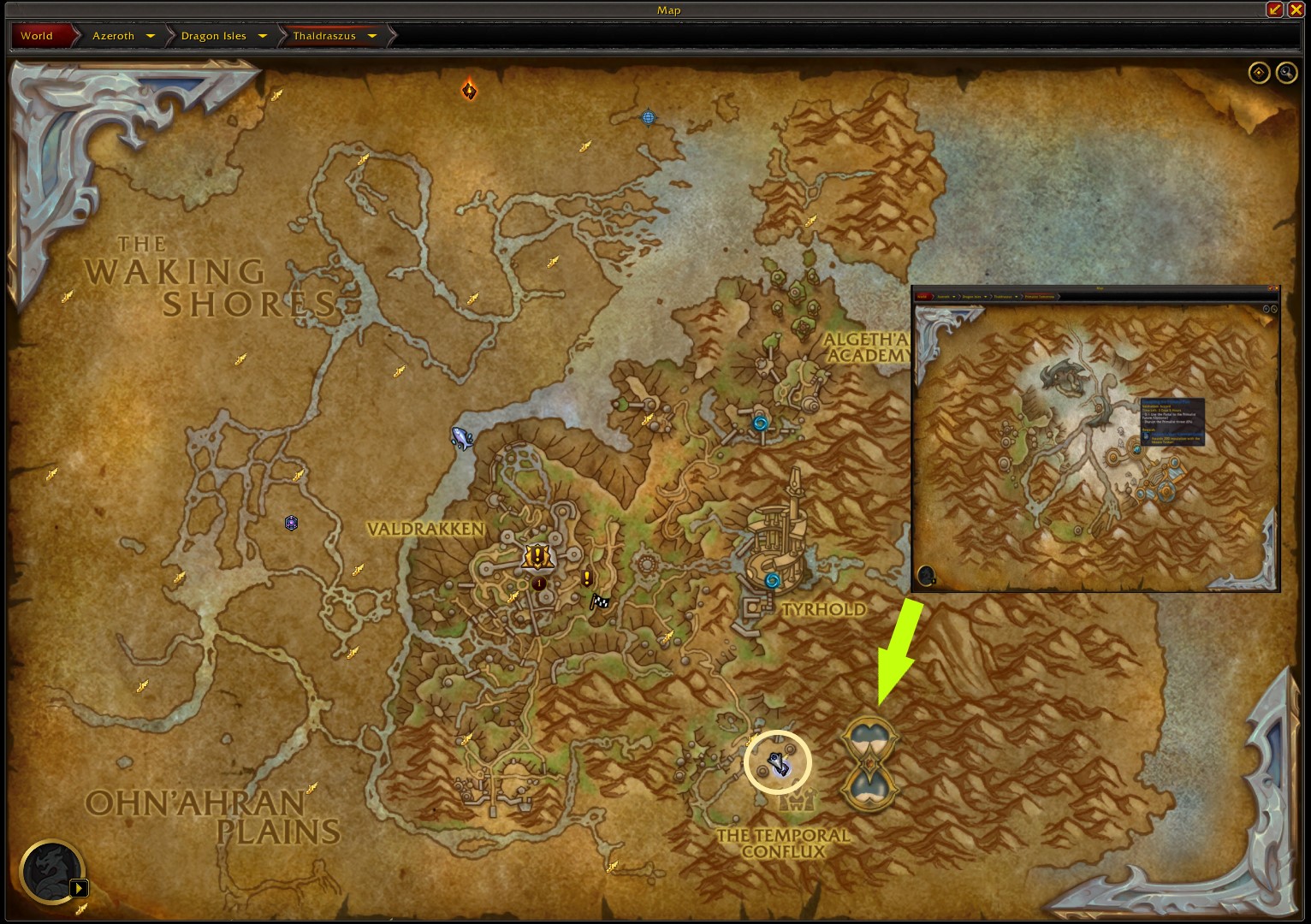
Task: Open the Azeroth dropdown arrow
Action: point(151,36)
